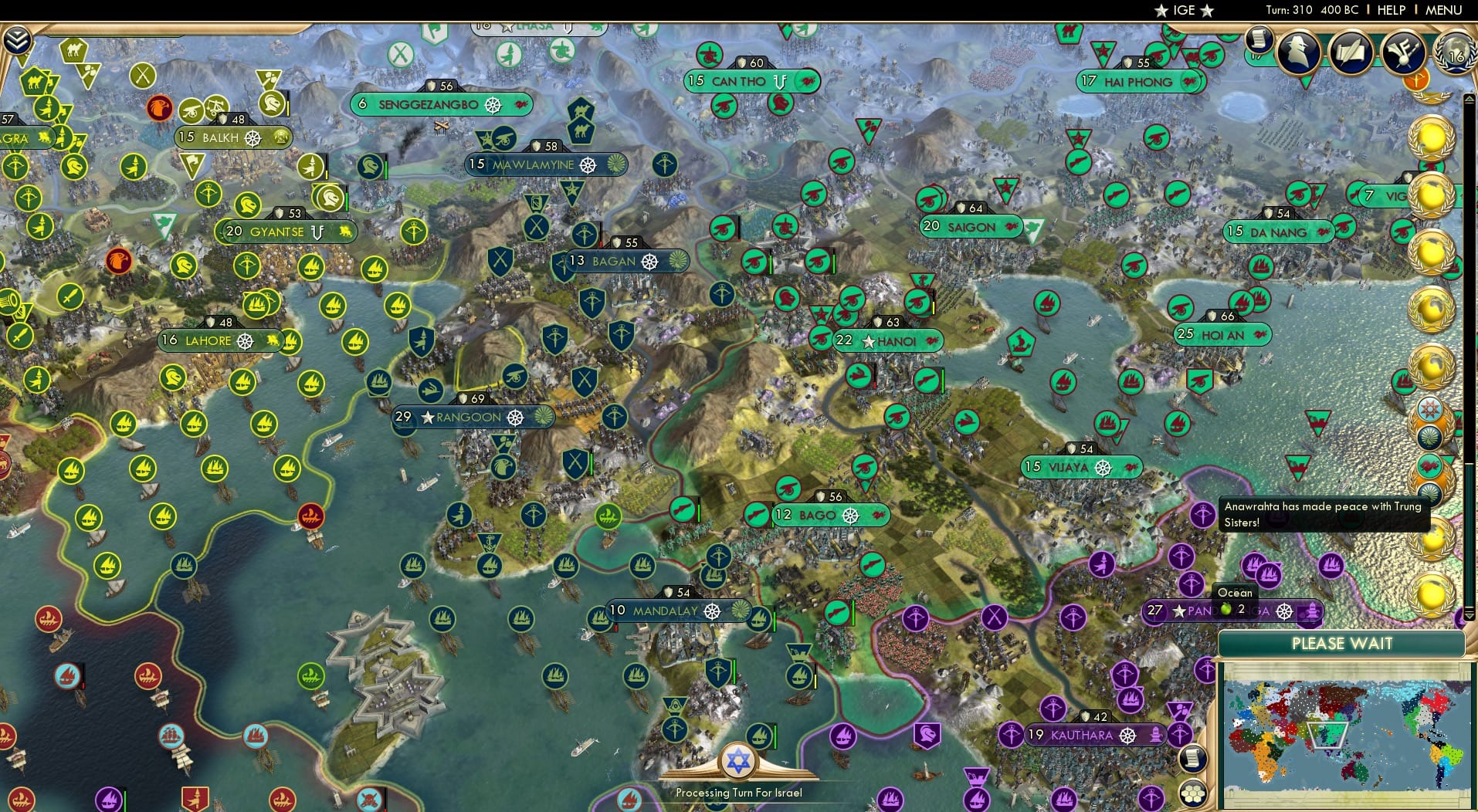Click the dharma wheel icon on Rangoon's banner
The width and height of the screenshot is (1478, 812).
tap(515, 417)
